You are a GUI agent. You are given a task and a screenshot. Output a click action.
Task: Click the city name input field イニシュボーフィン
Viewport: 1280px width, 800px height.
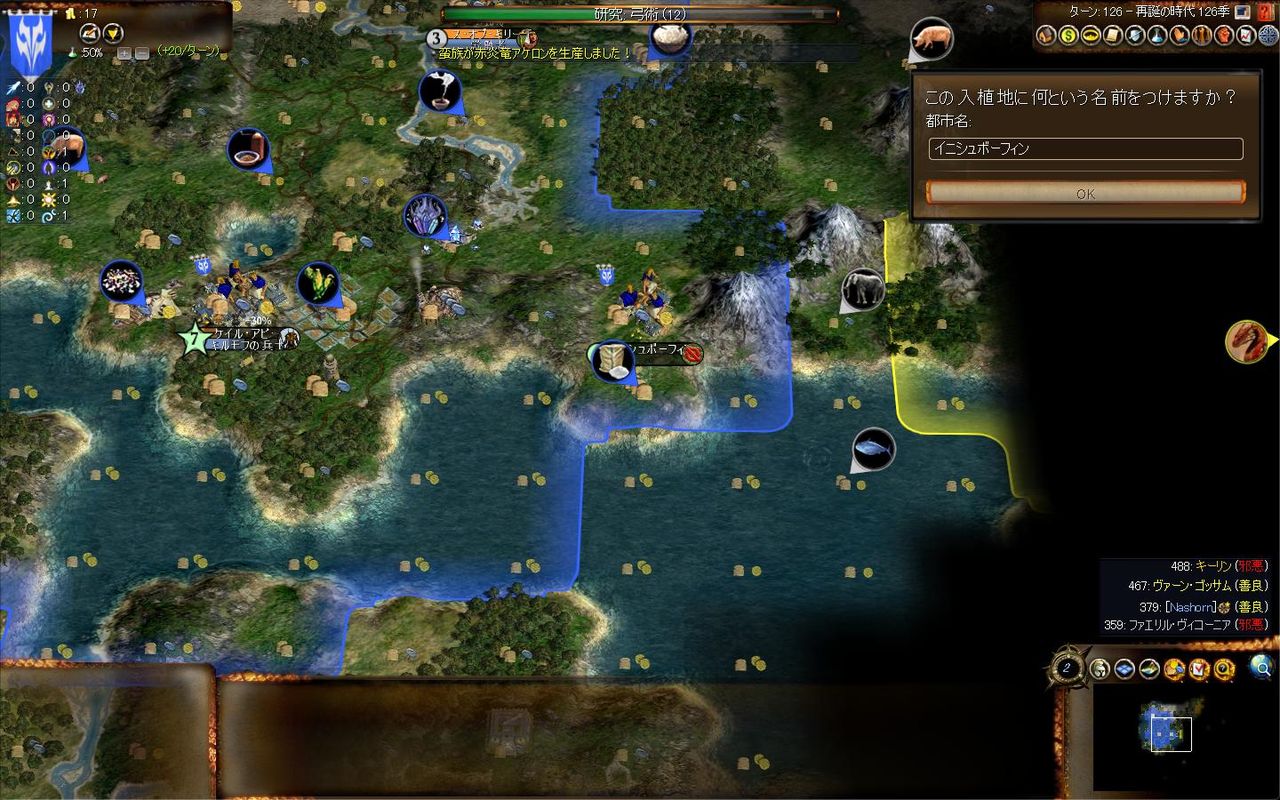click(x=1085, y=148)
